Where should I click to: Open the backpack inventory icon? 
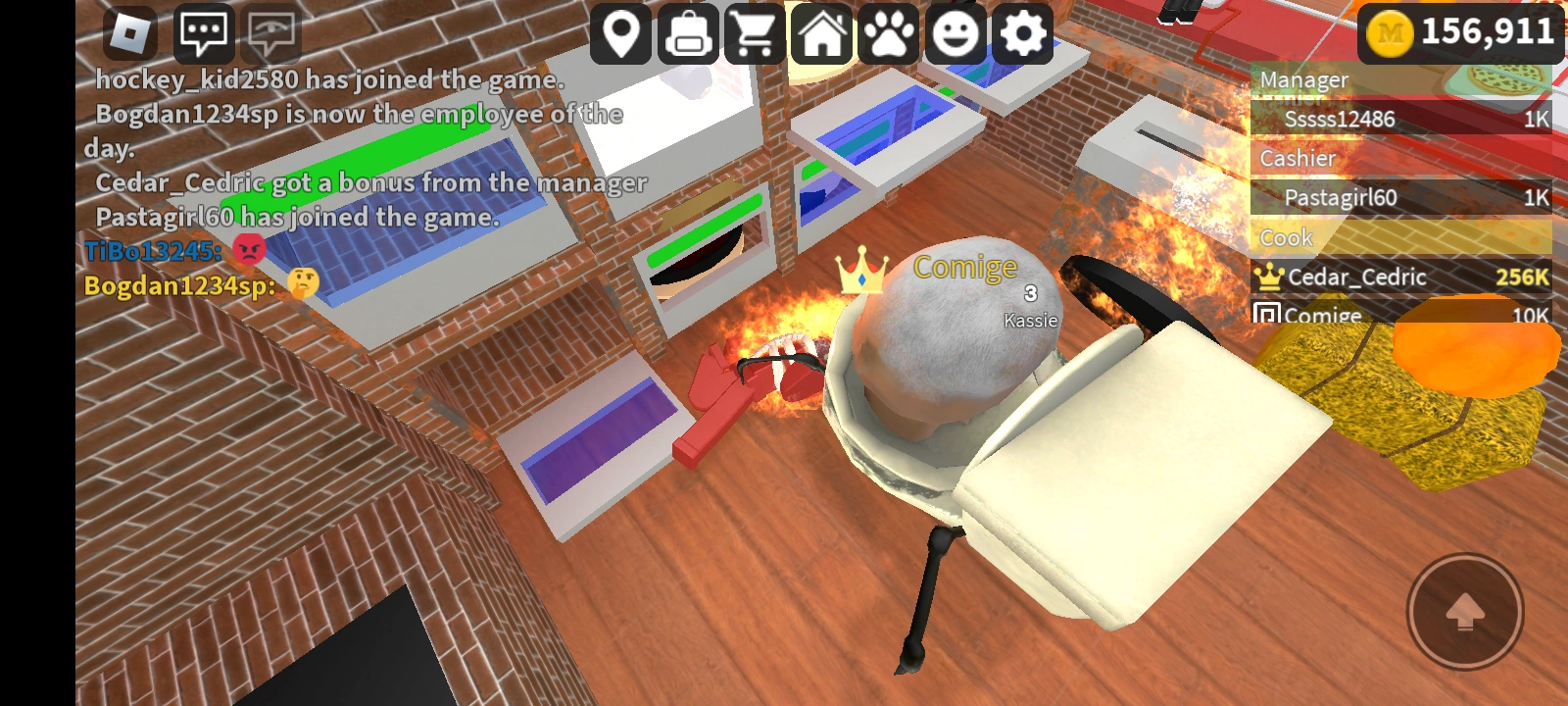(x=688, y=33)
